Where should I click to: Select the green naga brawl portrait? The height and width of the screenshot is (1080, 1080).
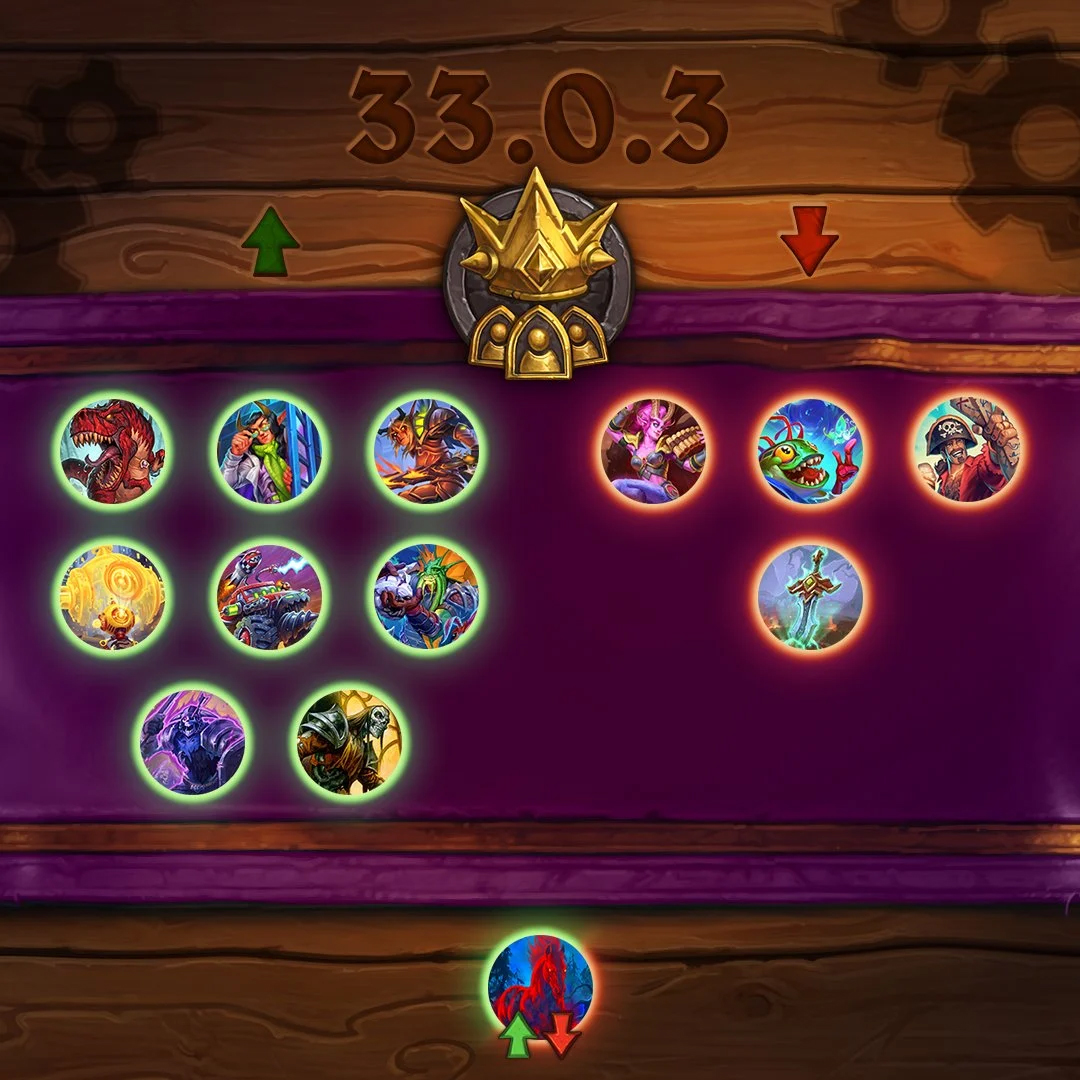(x=426, y=597)
